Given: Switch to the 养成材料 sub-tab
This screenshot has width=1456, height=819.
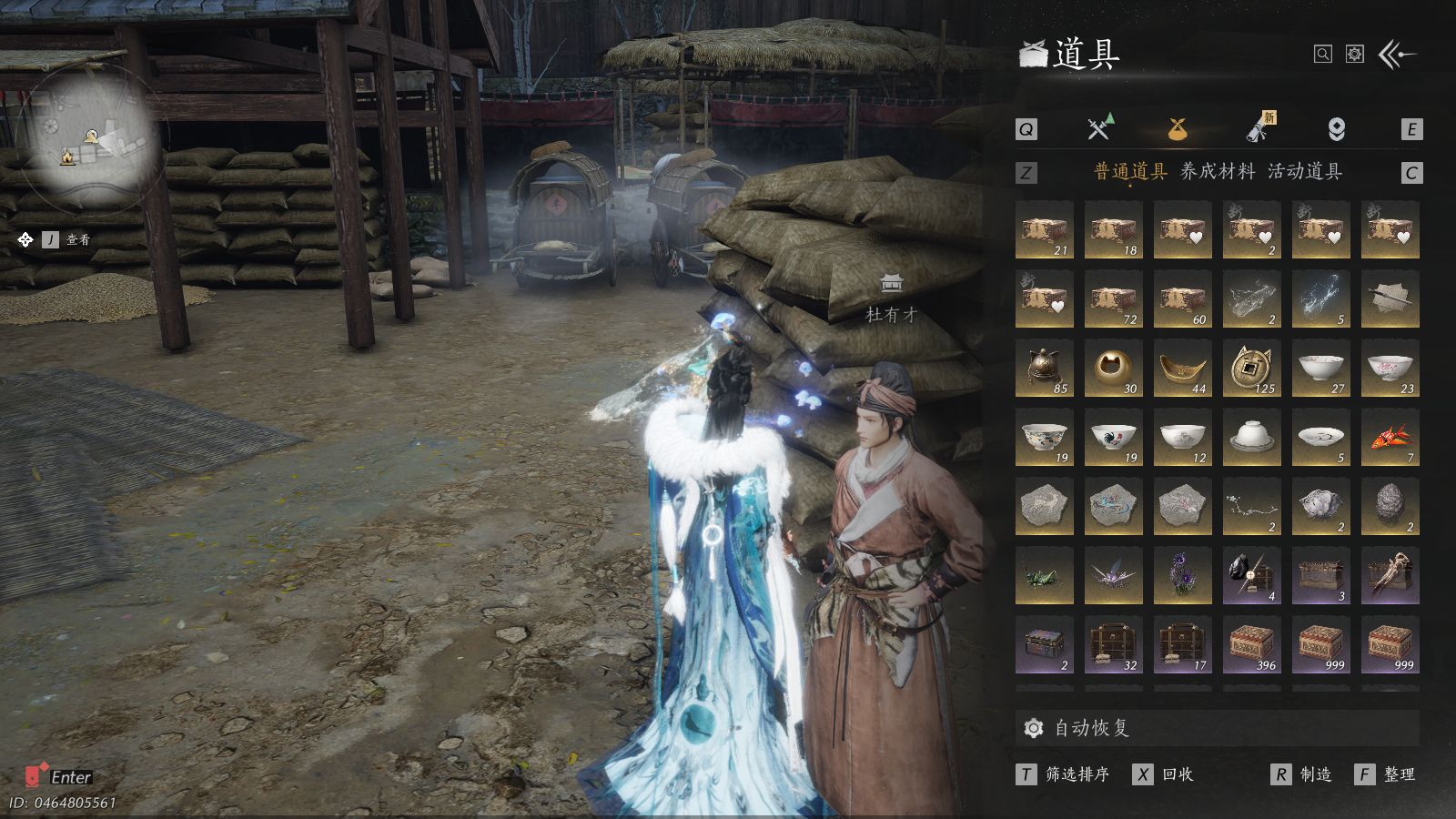Looking at the screenshot, I should pos(1217,171).
